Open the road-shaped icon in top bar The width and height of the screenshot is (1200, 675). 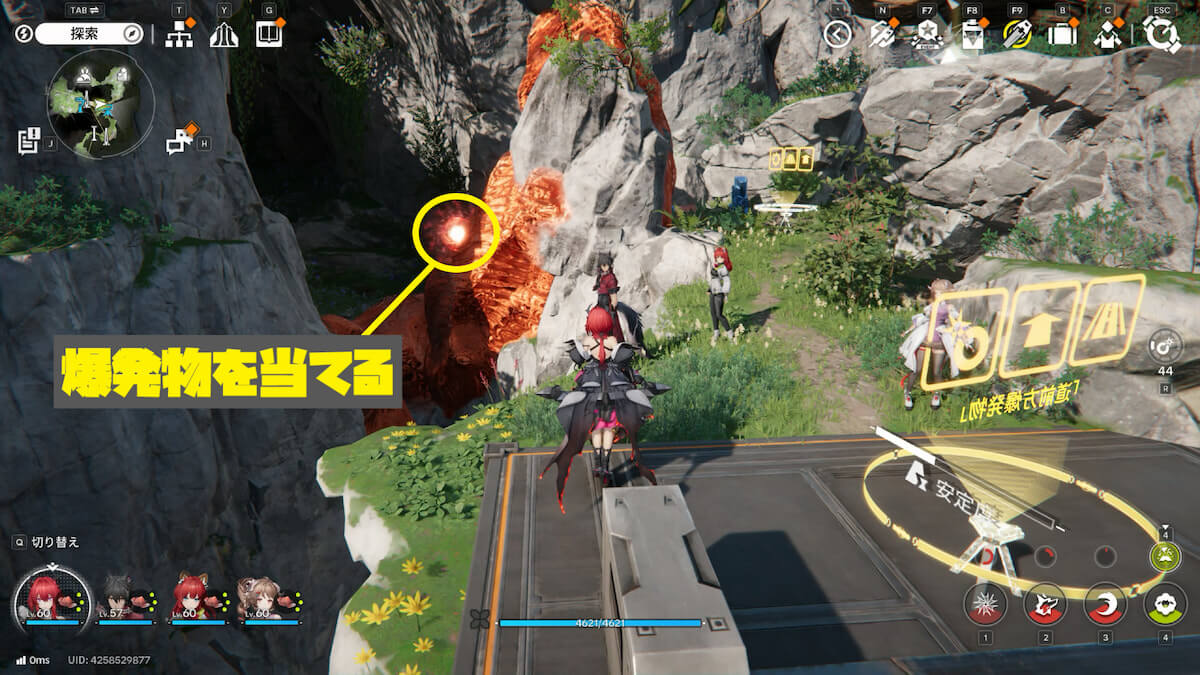224,35
